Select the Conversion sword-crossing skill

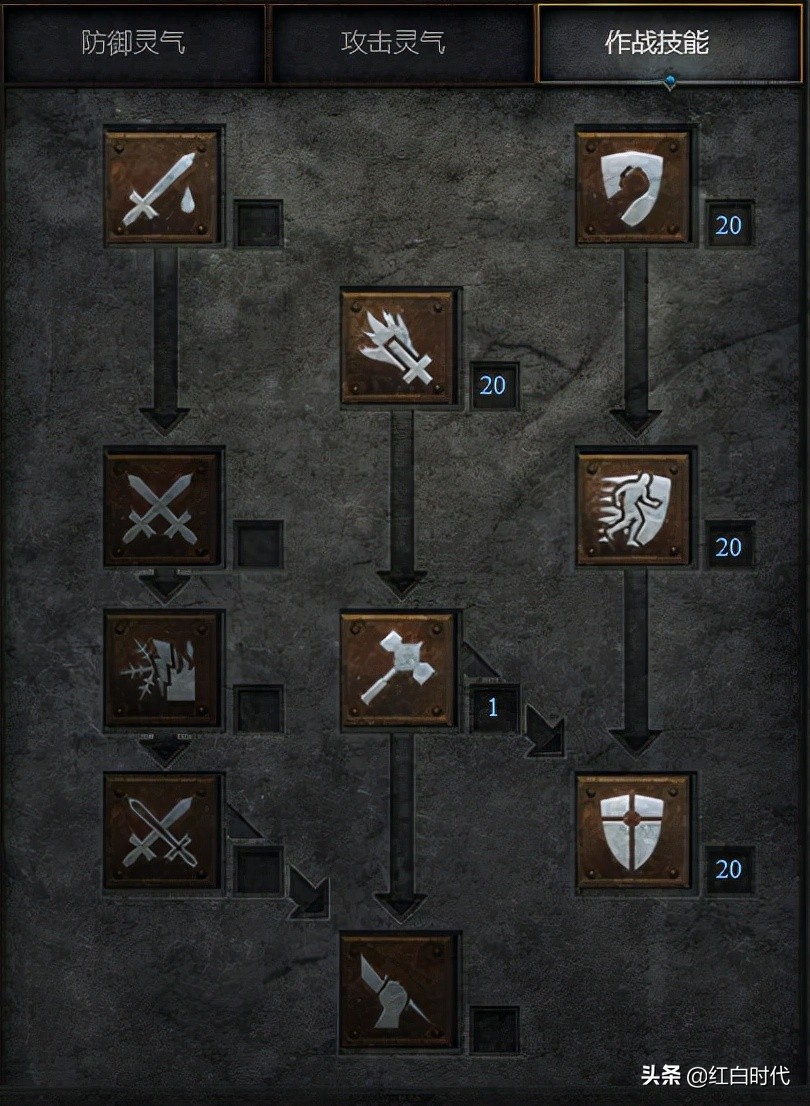click(x=162, y=830)
